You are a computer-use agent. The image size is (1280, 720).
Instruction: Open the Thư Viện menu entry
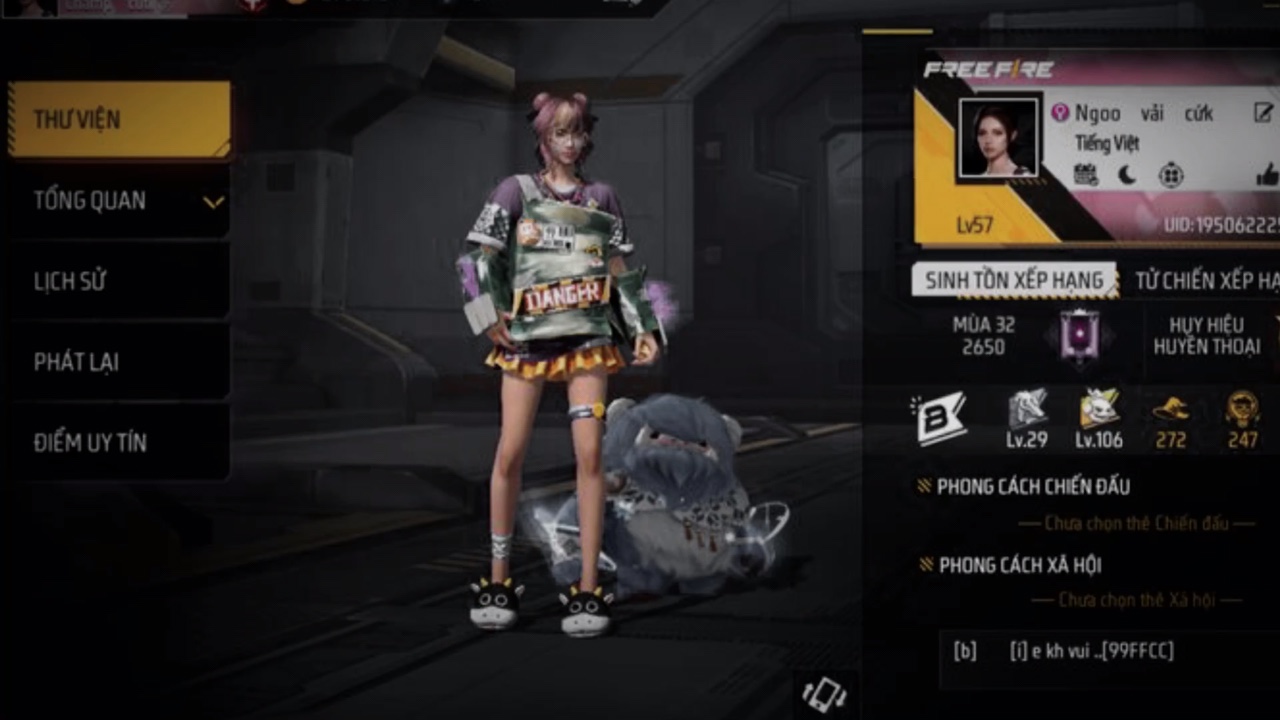coord(119,120)
